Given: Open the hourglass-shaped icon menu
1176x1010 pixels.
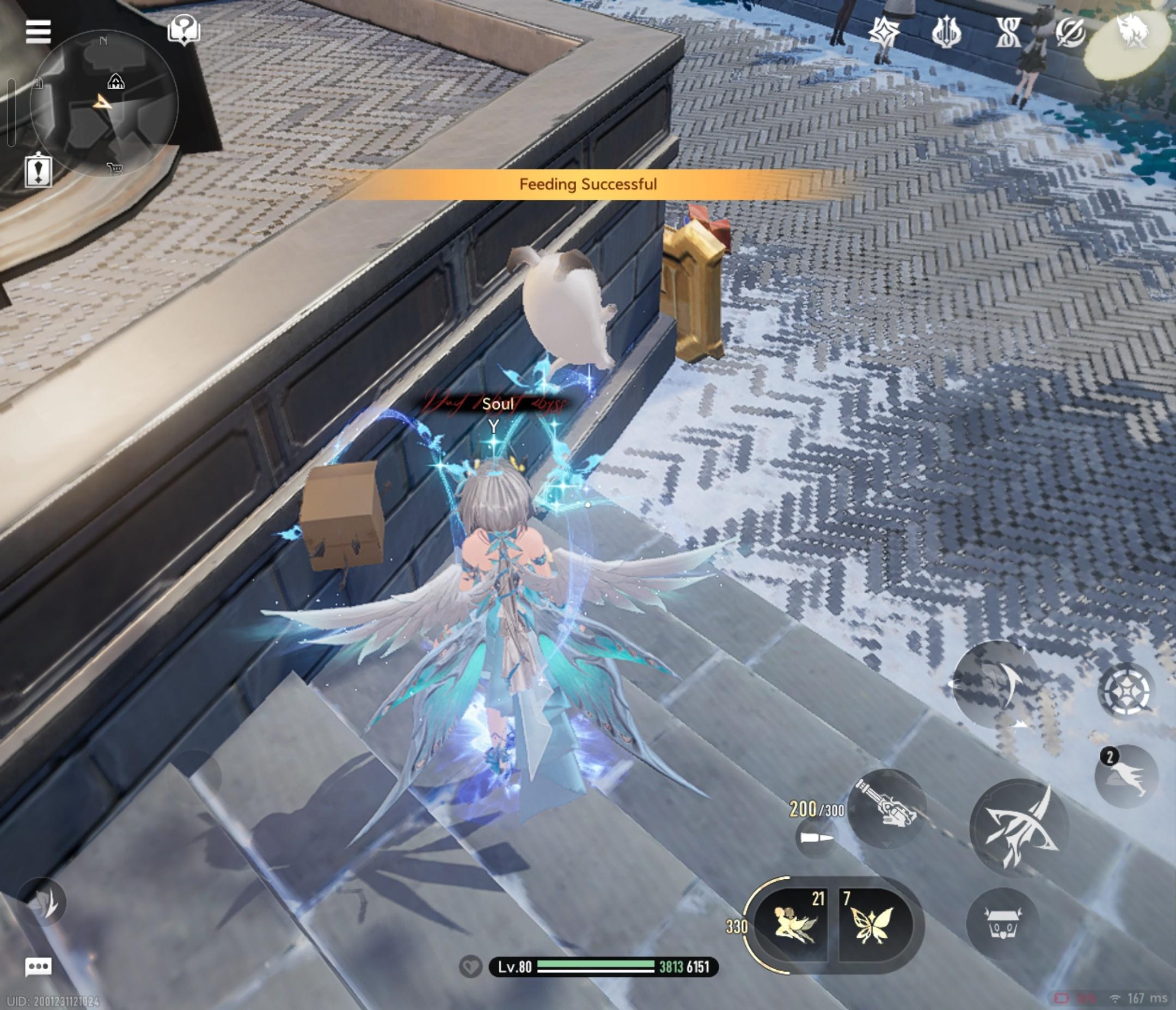Looking at the screenshot, I should (1008, 32).
